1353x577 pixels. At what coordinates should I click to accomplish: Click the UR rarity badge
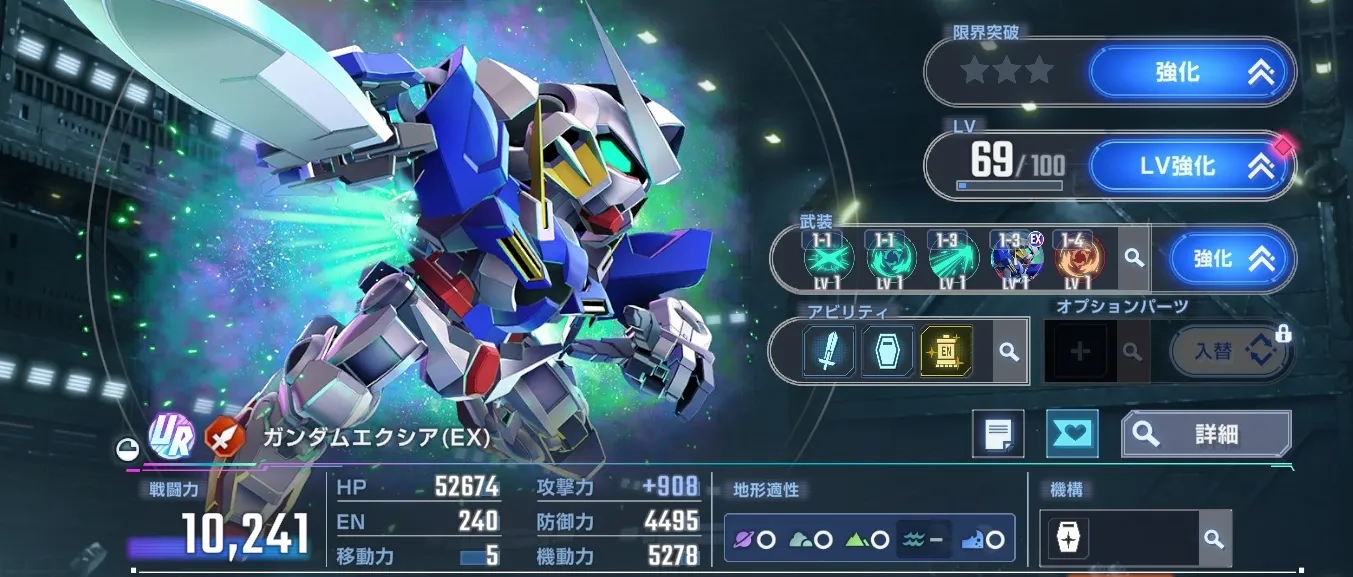click(168, 435)
